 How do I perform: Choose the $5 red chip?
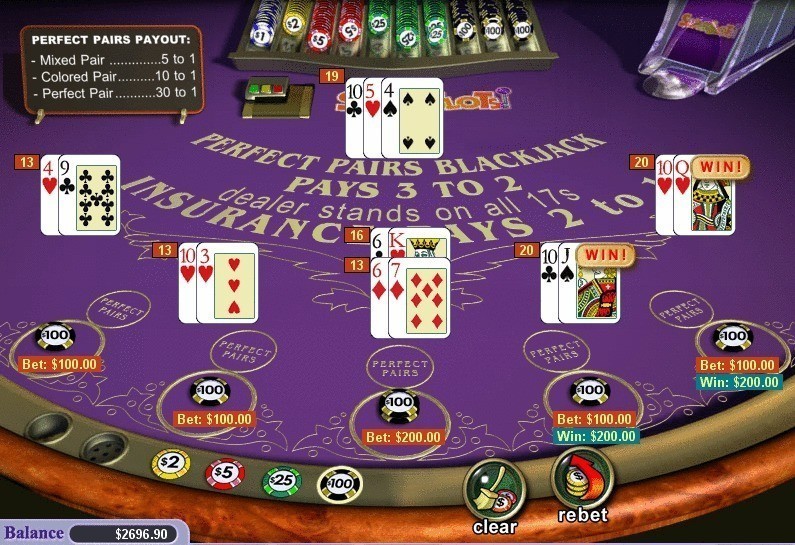(x=225, y=473)
